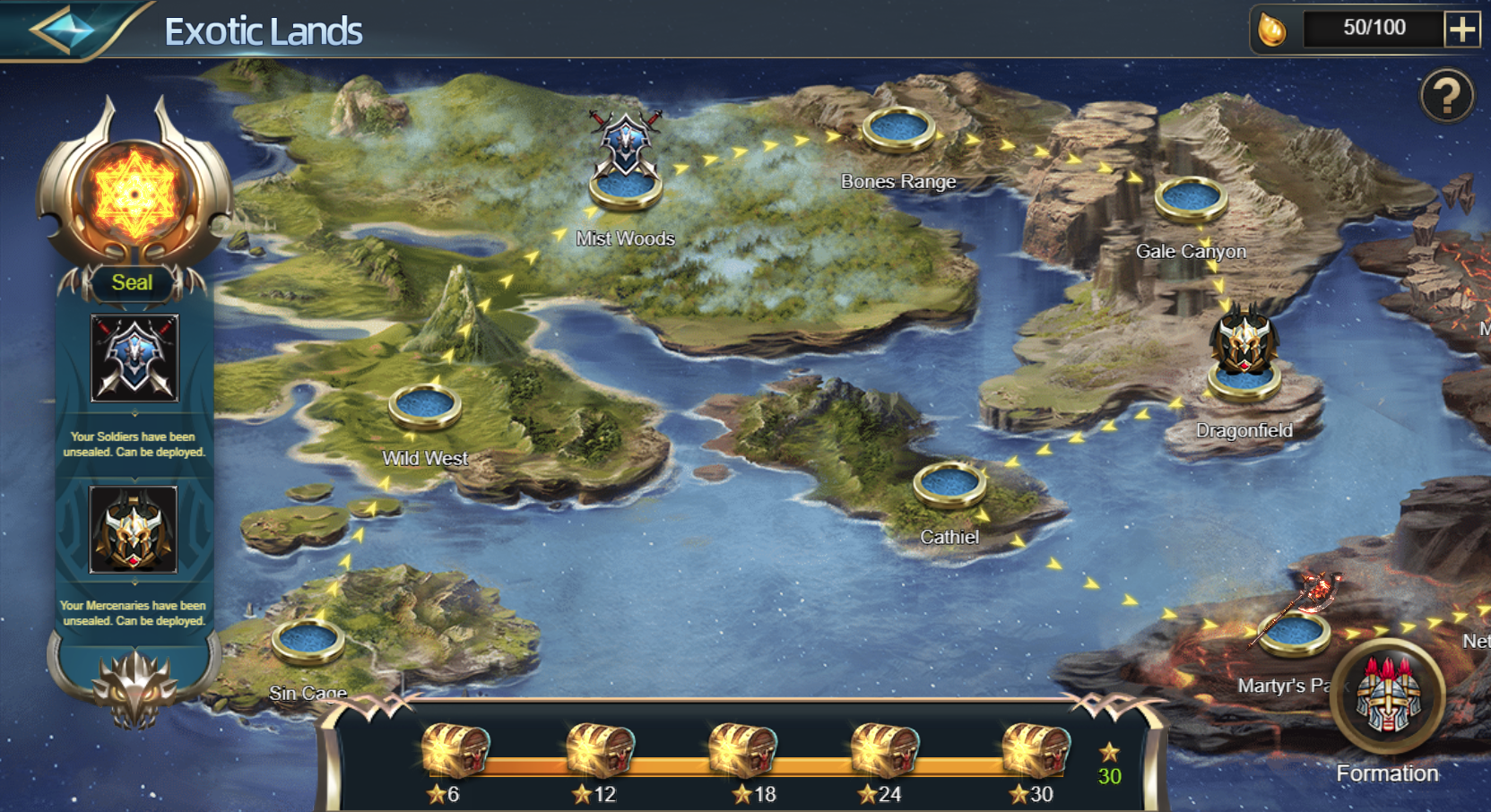Claim the 6-star reward chest

coord(455,749)
